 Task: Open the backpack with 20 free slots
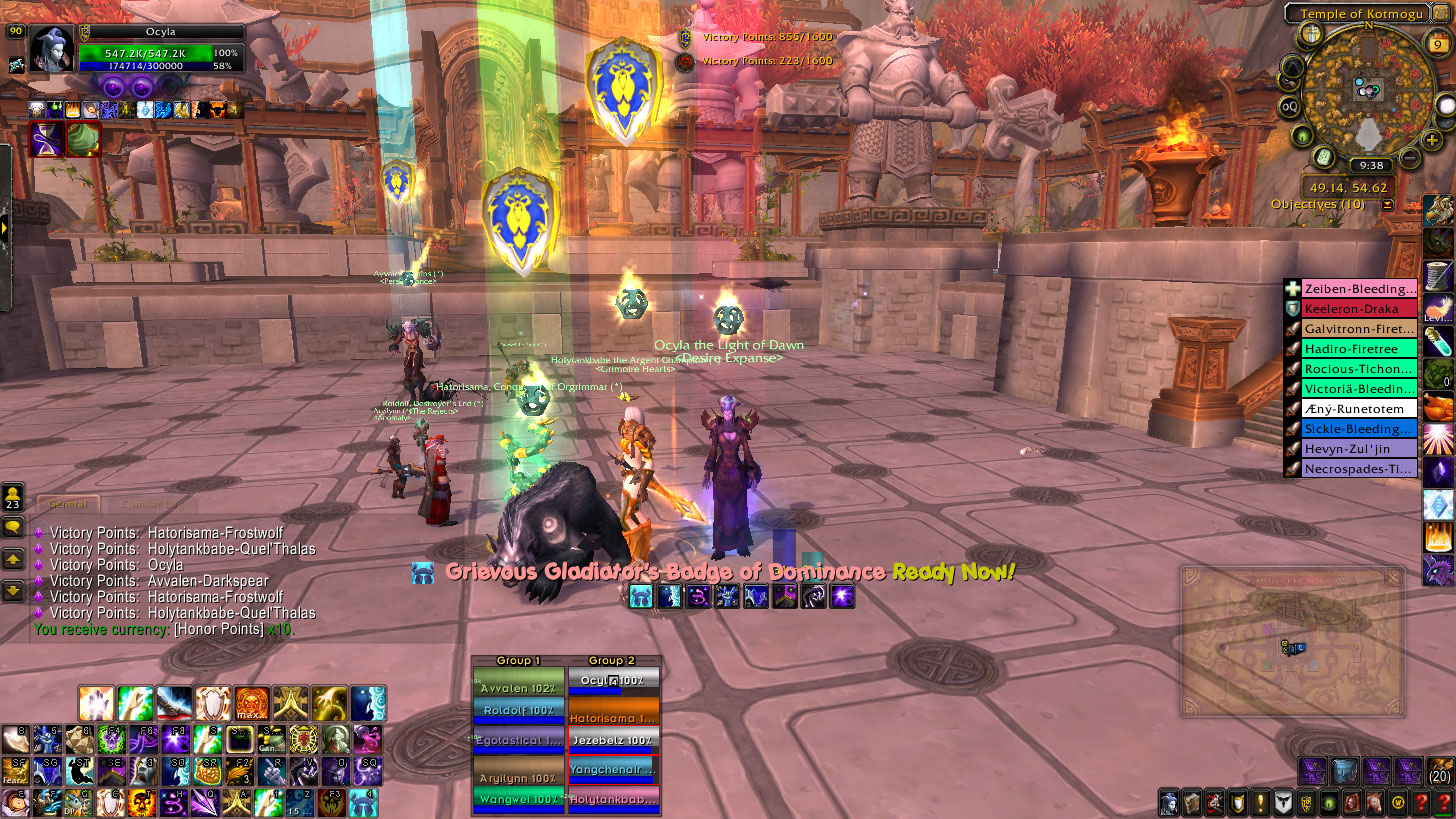pos(1440,771)
